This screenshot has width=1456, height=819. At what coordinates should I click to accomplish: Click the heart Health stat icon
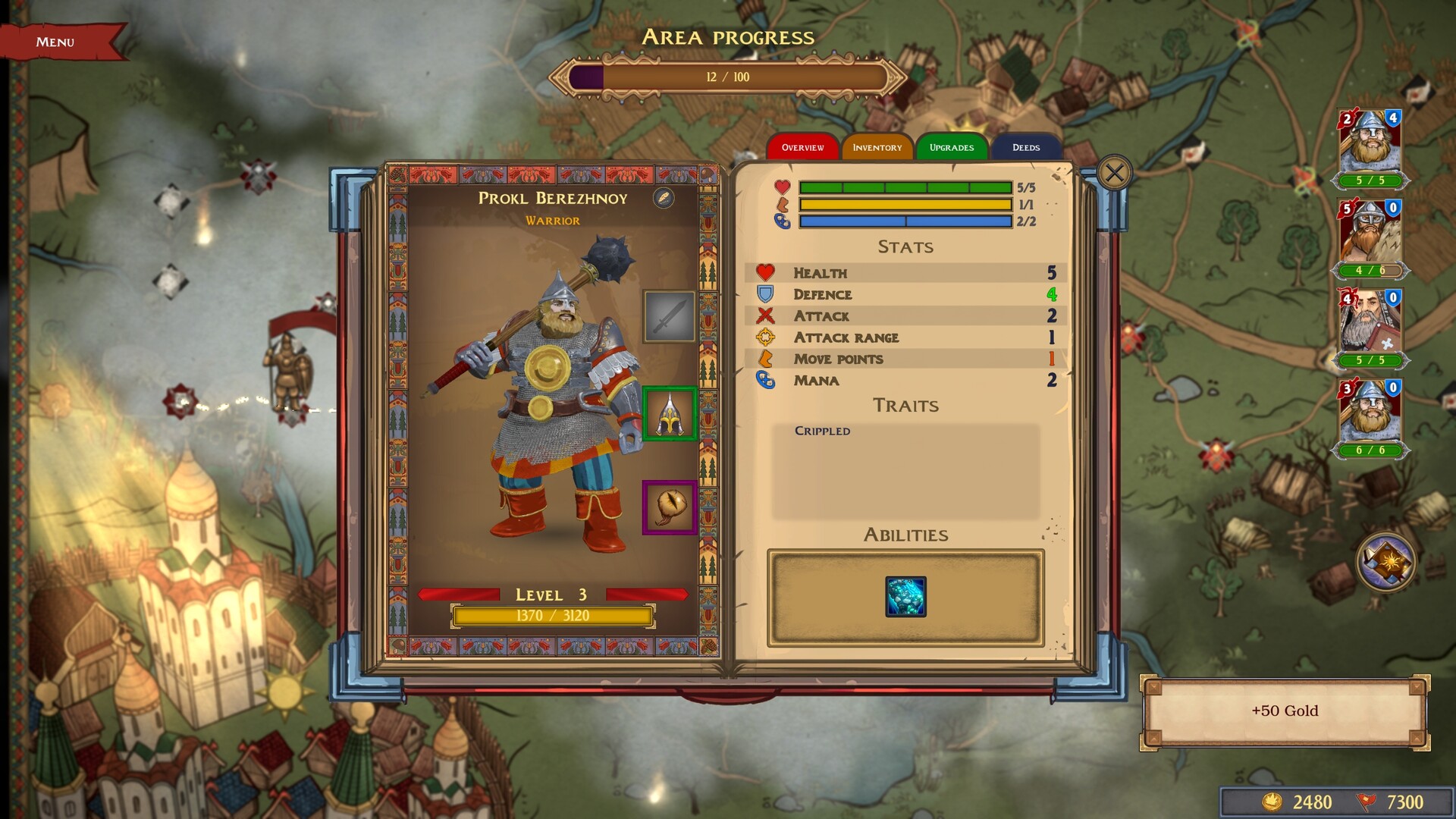coord(765,271)
